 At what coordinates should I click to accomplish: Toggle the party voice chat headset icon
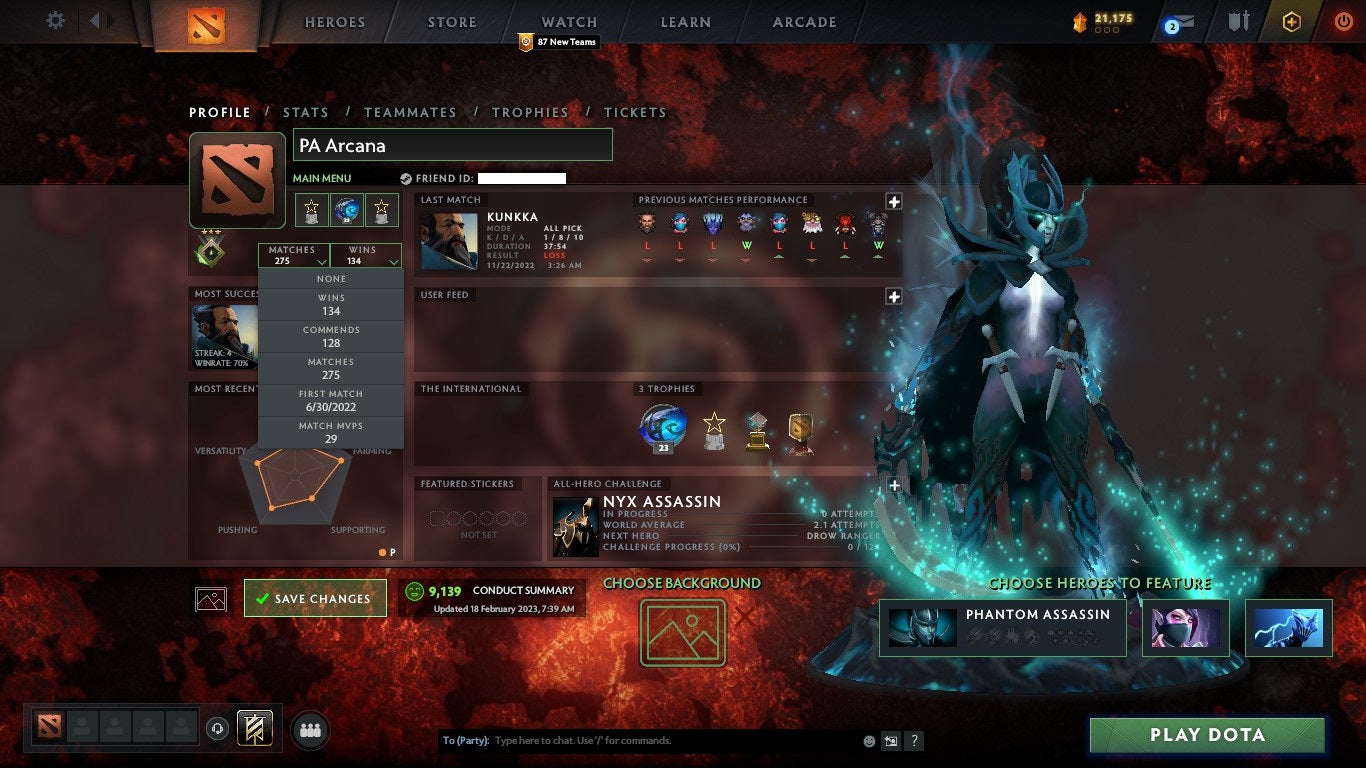216,729
